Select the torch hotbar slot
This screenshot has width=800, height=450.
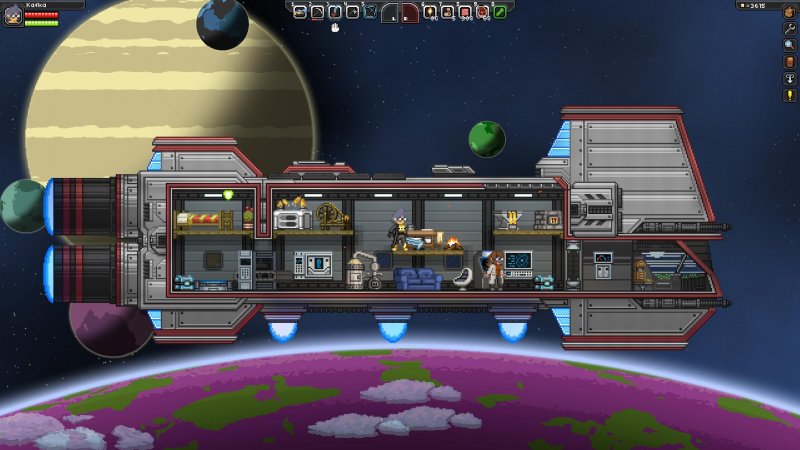click(431, 12)
